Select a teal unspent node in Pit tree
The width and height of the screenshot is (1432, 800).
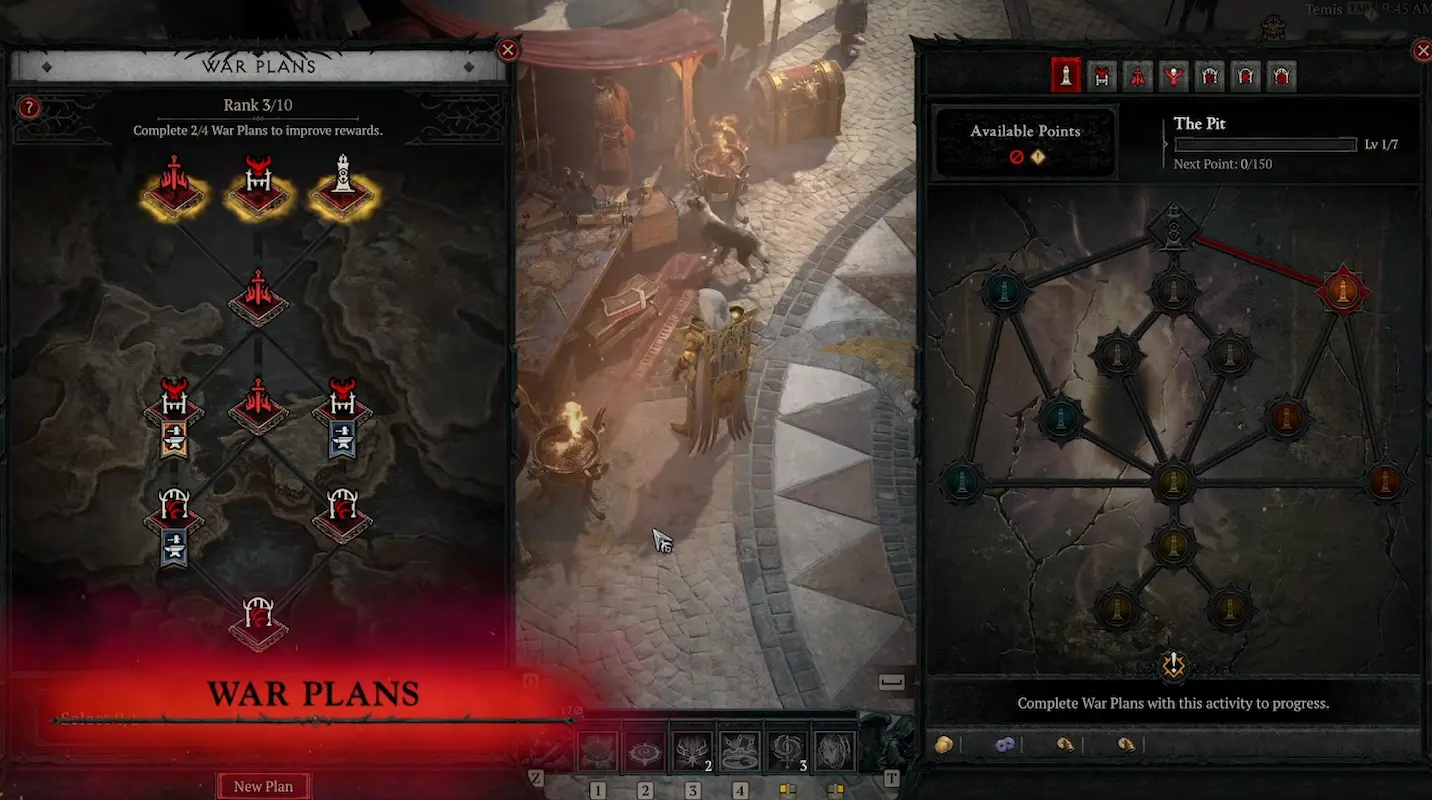point(1003,289)
